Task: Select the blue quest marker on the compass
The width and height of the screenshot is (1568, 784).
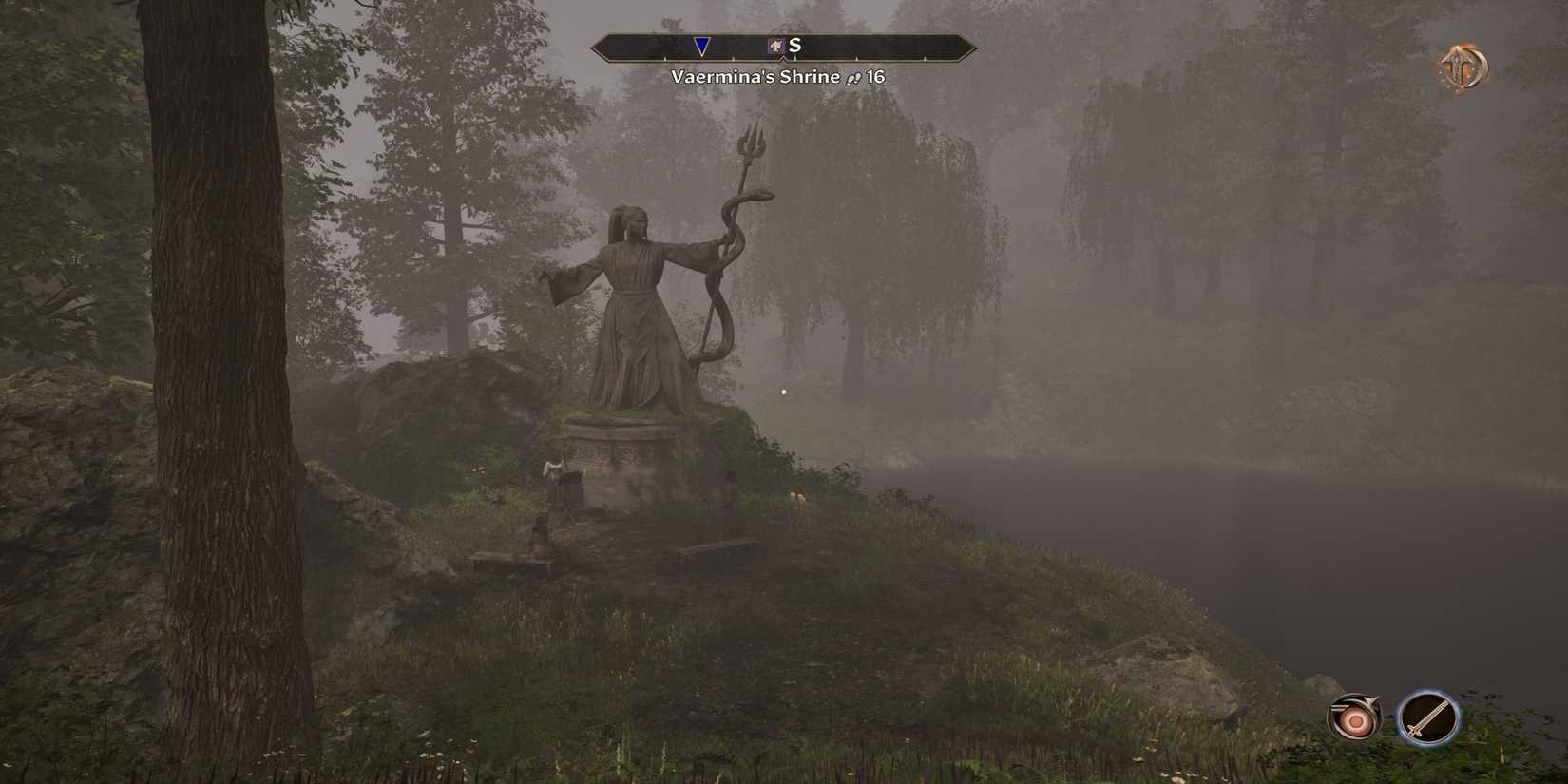Action: 703,46
